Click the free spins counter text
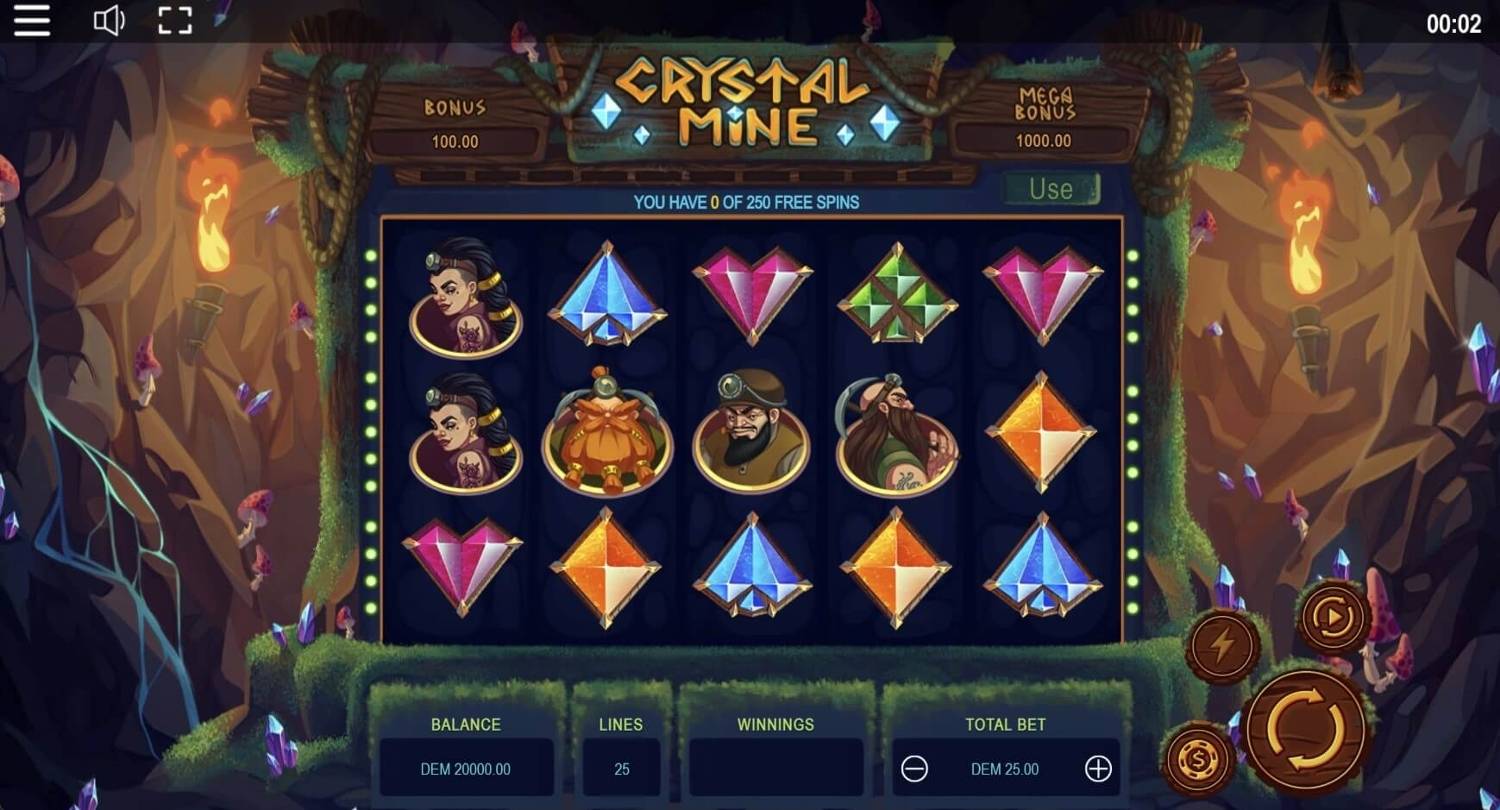The height and width of the screenshot is (810, 1500). pos(750,202)
